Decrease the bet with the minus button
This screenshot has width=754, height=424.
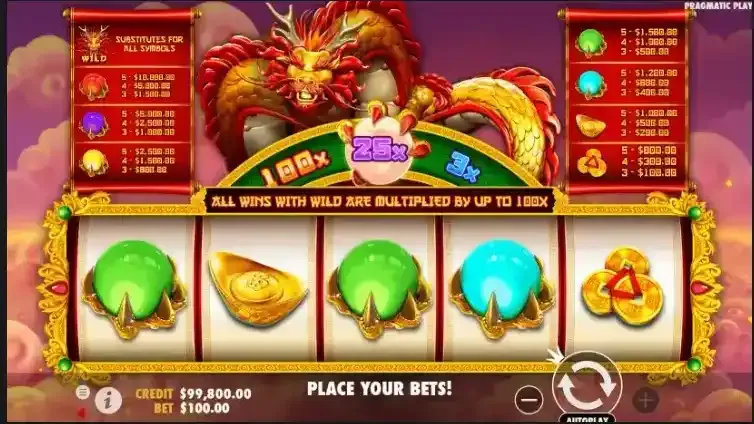(531, 399)
